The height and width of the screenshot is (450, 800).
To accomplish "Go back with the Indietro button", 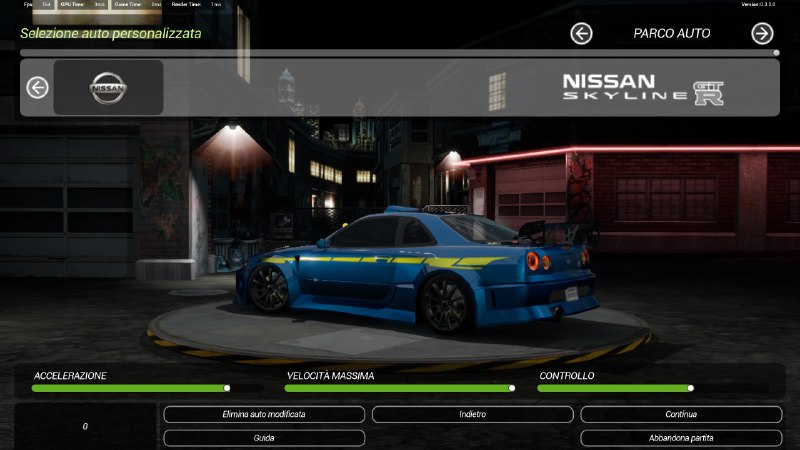I will point(472,414).
